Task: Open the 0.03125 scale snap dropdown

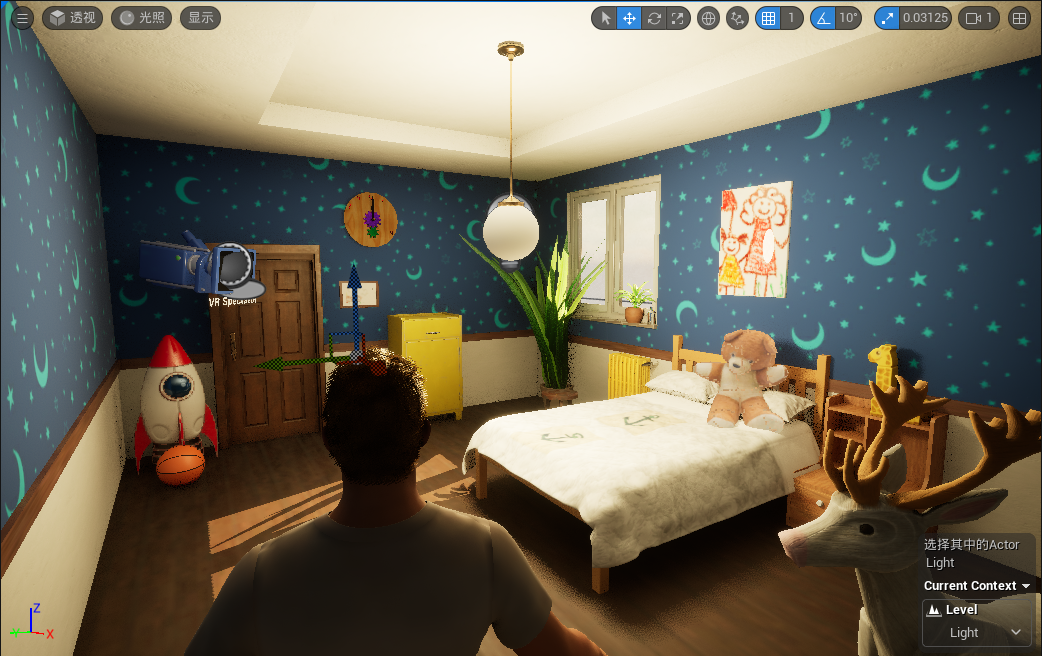Action: (x=925, y=18)
